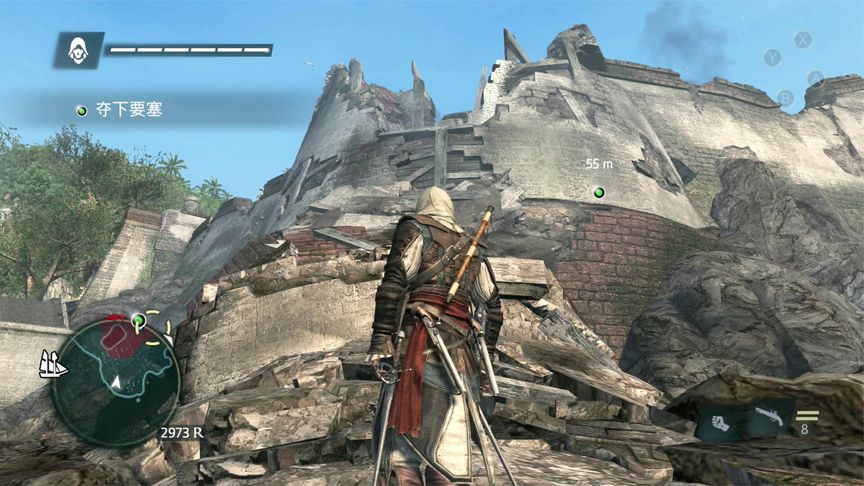Click the hooded assassin emblem icon

pos(77,49)
